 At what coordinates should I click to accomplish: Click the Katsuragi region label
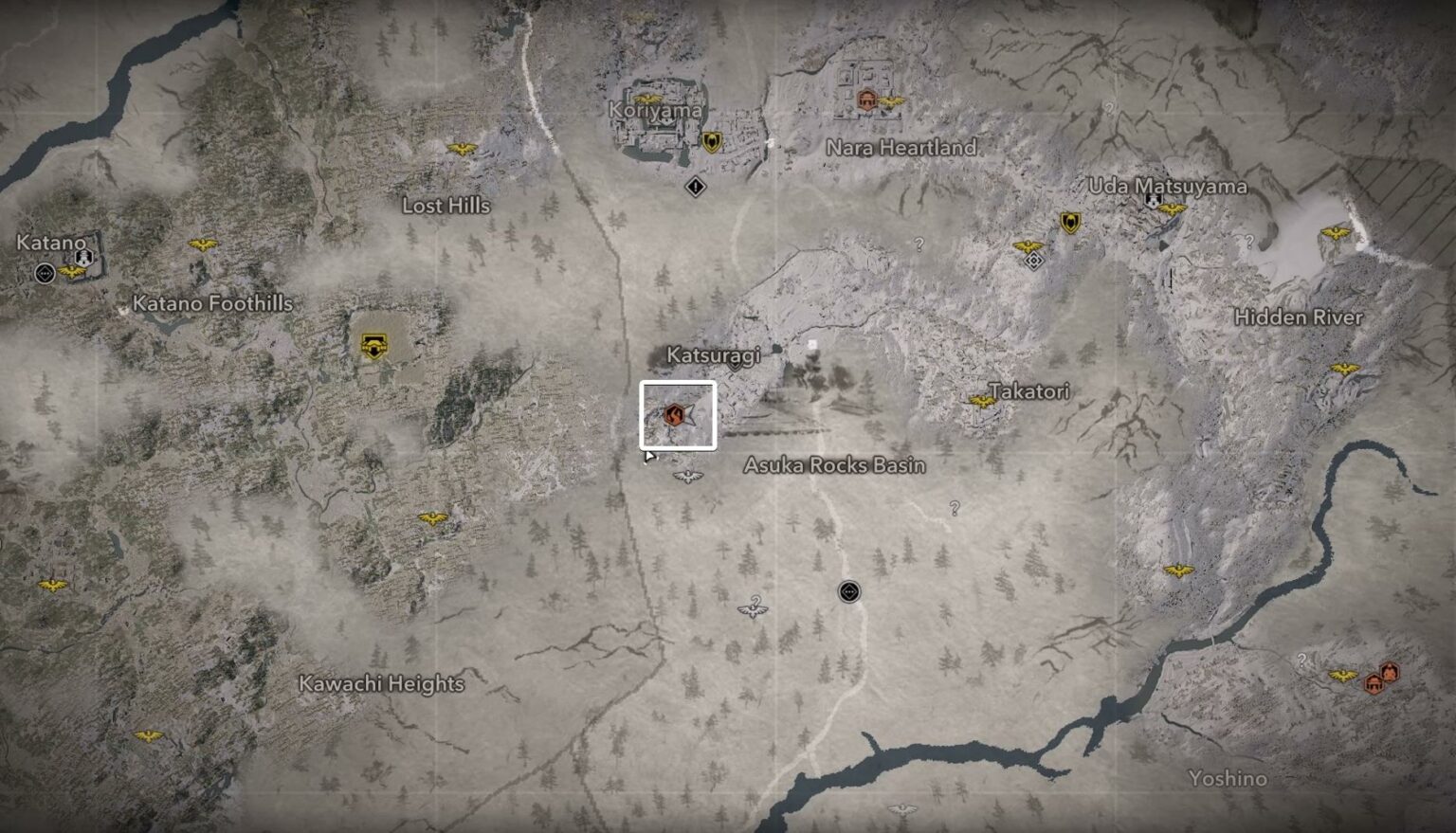pos(713,357)
